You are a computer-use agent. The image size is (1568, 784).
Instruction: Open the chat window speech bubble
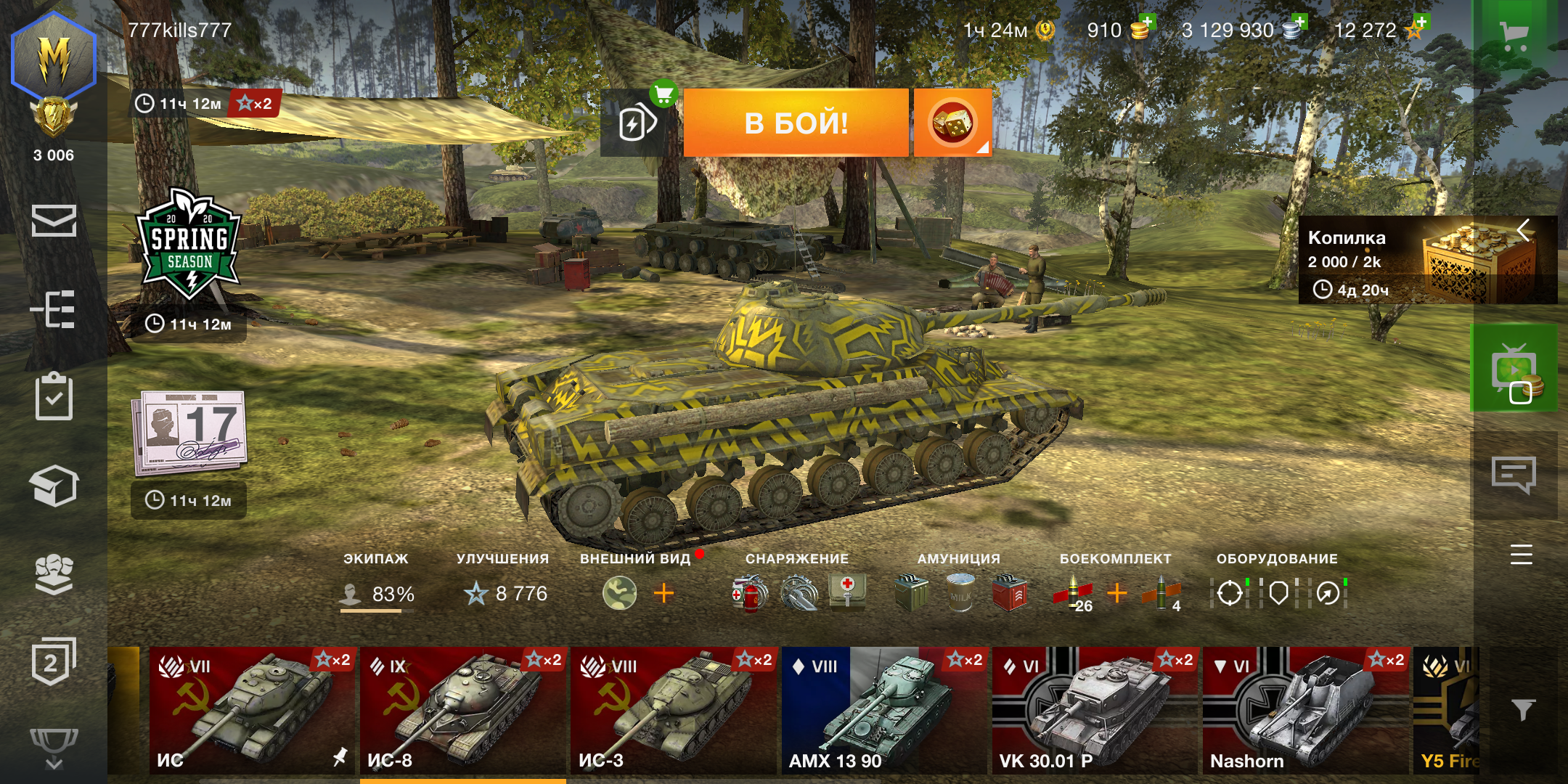(1514, 475)
